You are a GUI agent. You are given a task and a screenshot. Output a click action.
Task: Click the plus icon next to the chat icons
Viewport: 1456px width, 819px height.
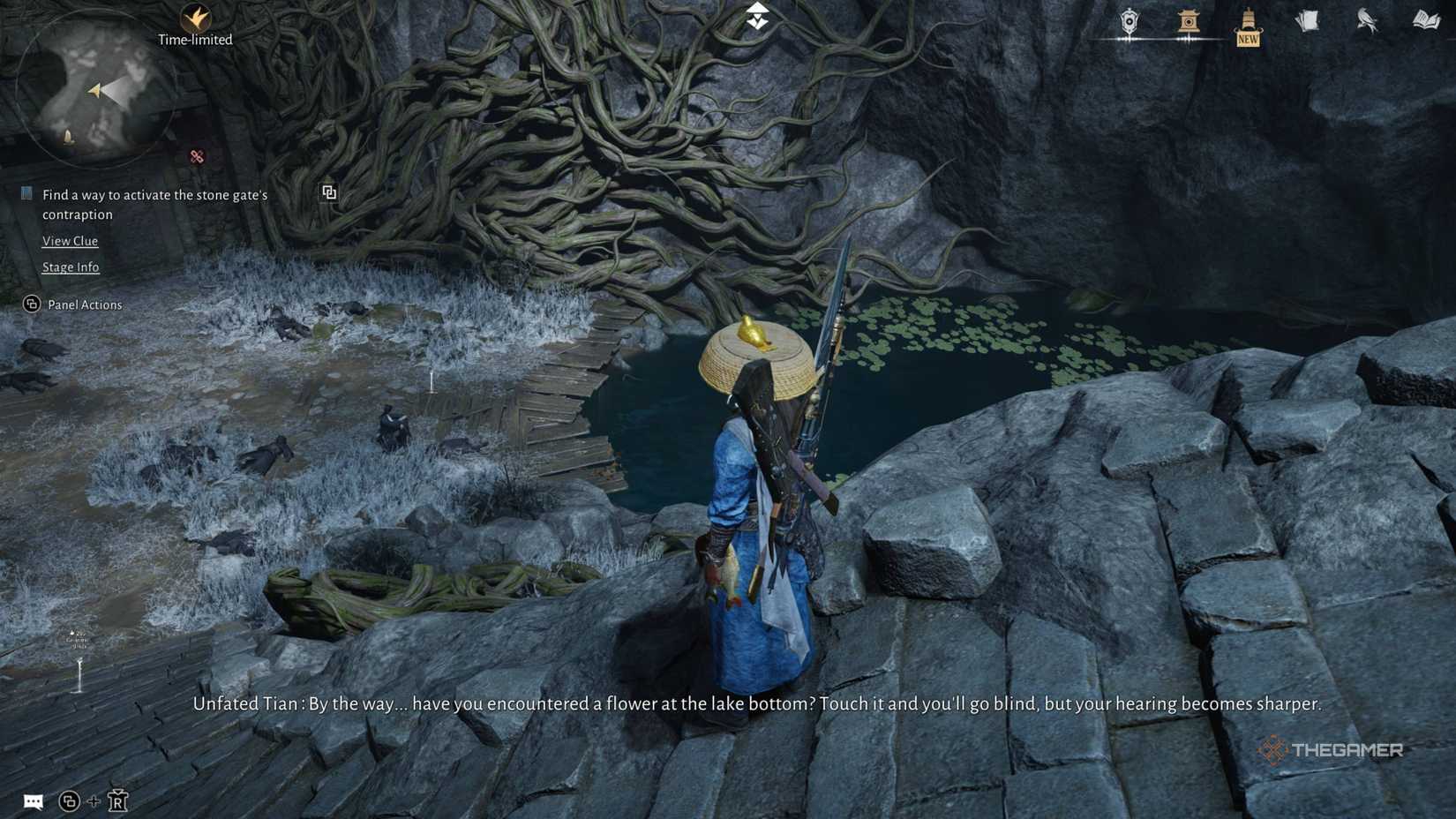[x=93, y=801]
